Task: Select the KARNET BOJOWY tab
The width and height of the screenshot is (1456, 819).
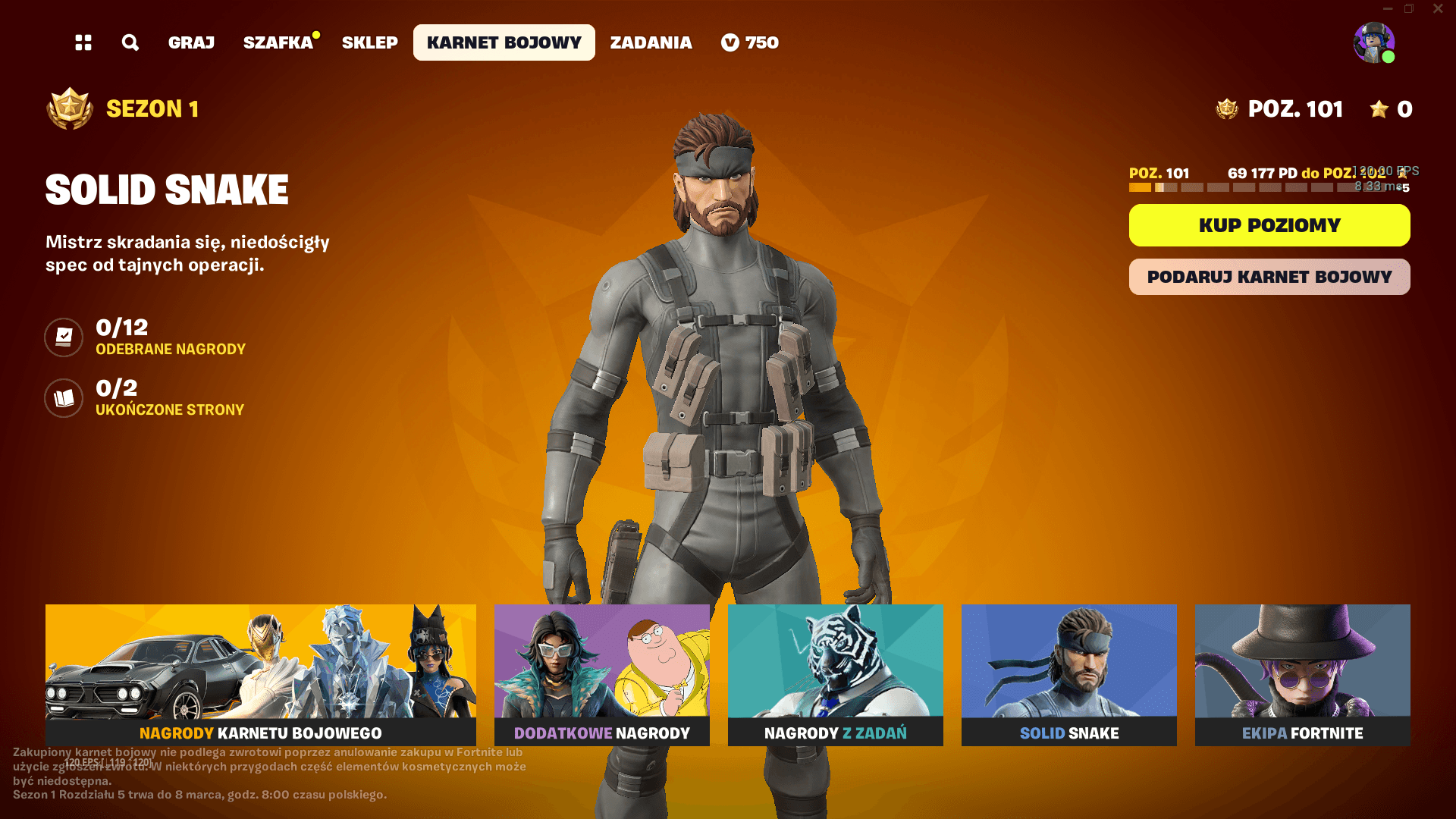Action: (503, 42)
